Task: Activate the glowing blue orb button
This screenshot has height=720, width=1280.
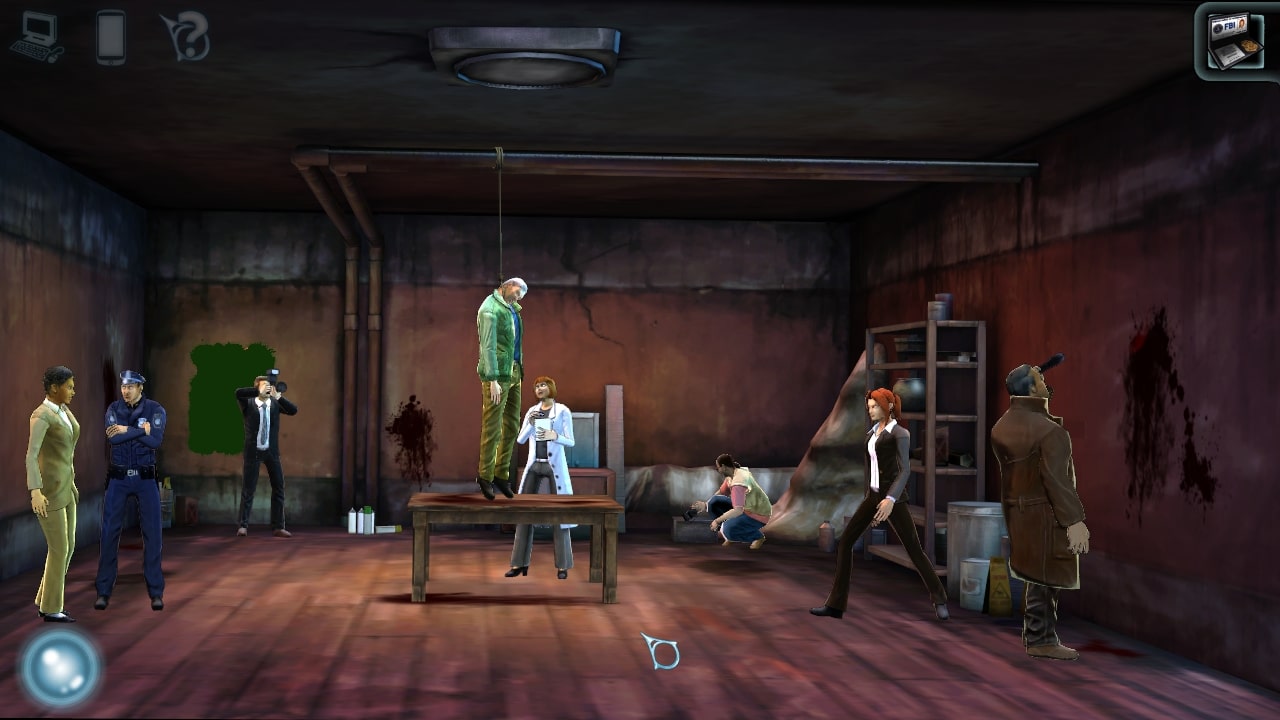Action: pos(60,667)
